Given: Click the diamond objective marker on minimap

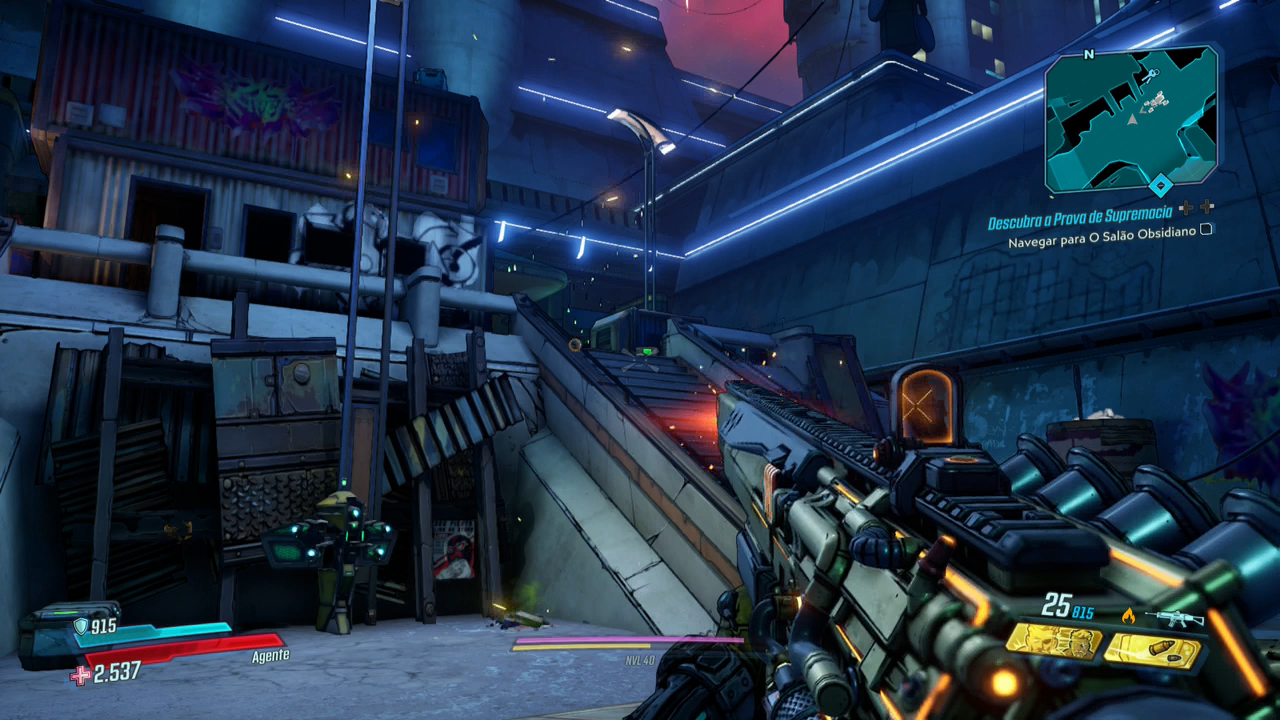Looking at the screenshot, I should click(x=1160, y=184).
